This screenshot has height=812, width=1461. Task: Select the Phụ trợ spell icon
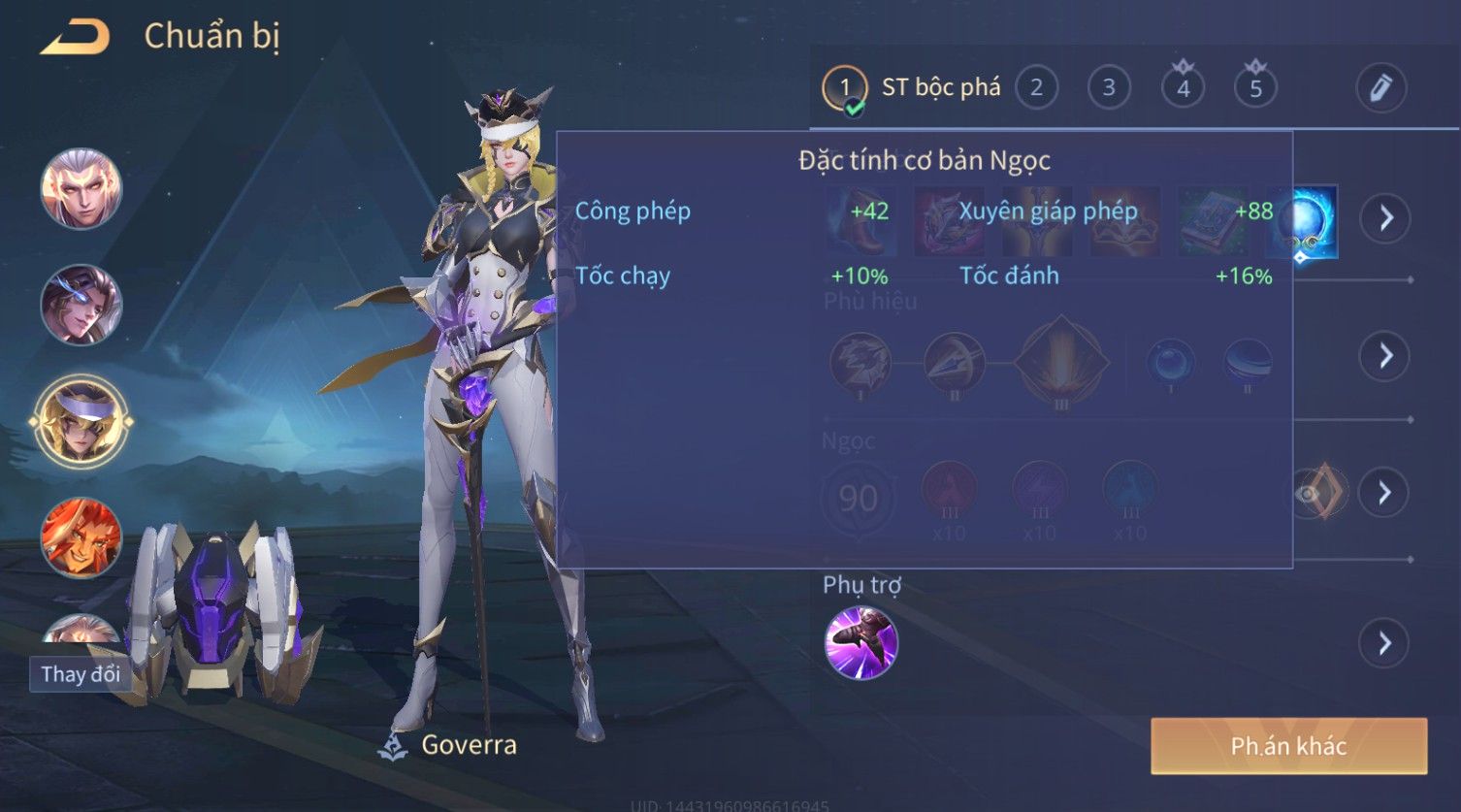[x=860, y=642]
